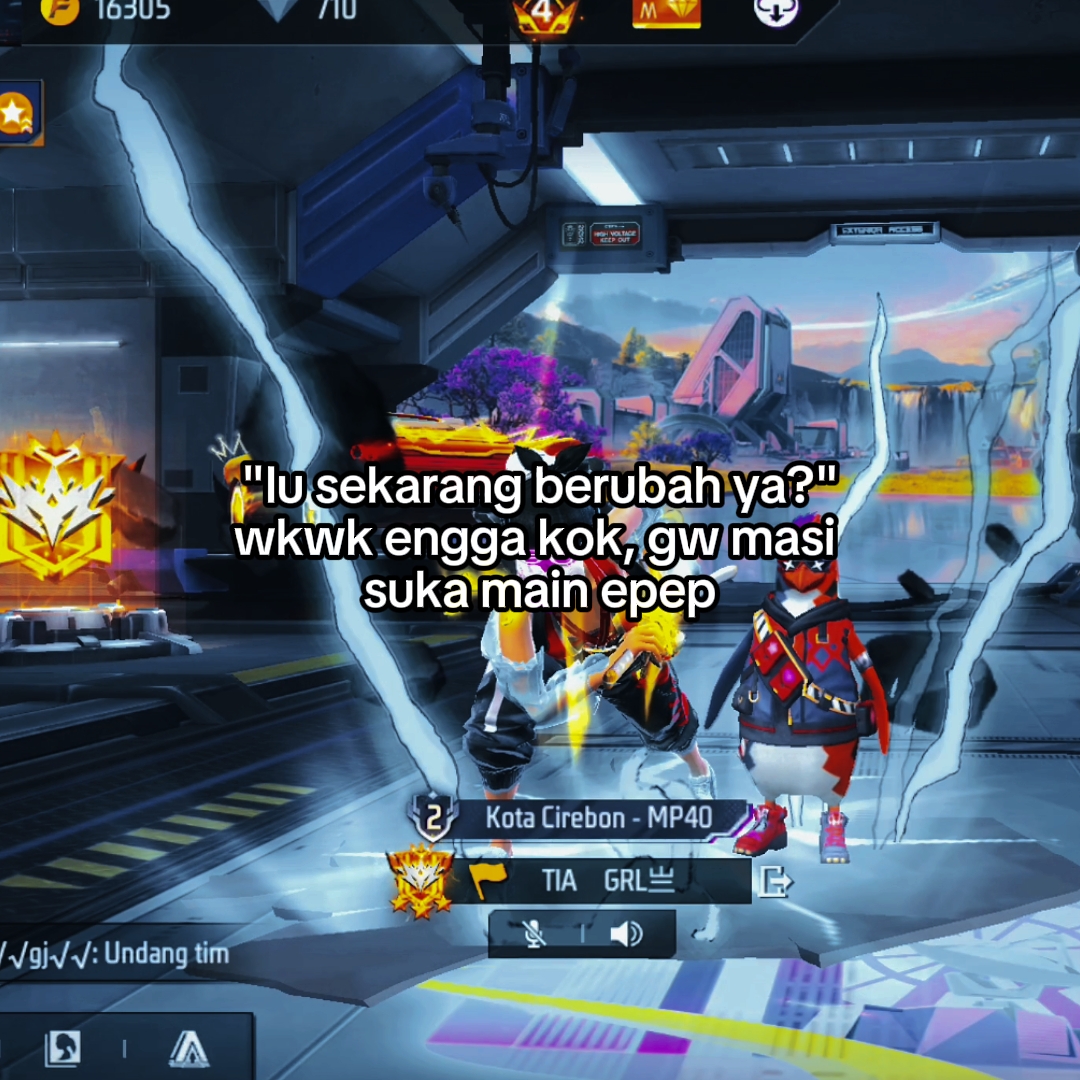The width and height of the screenshot is (1080, 1080).
Task: Tap the yellow flag icon
Action: (x=488, y=881)
